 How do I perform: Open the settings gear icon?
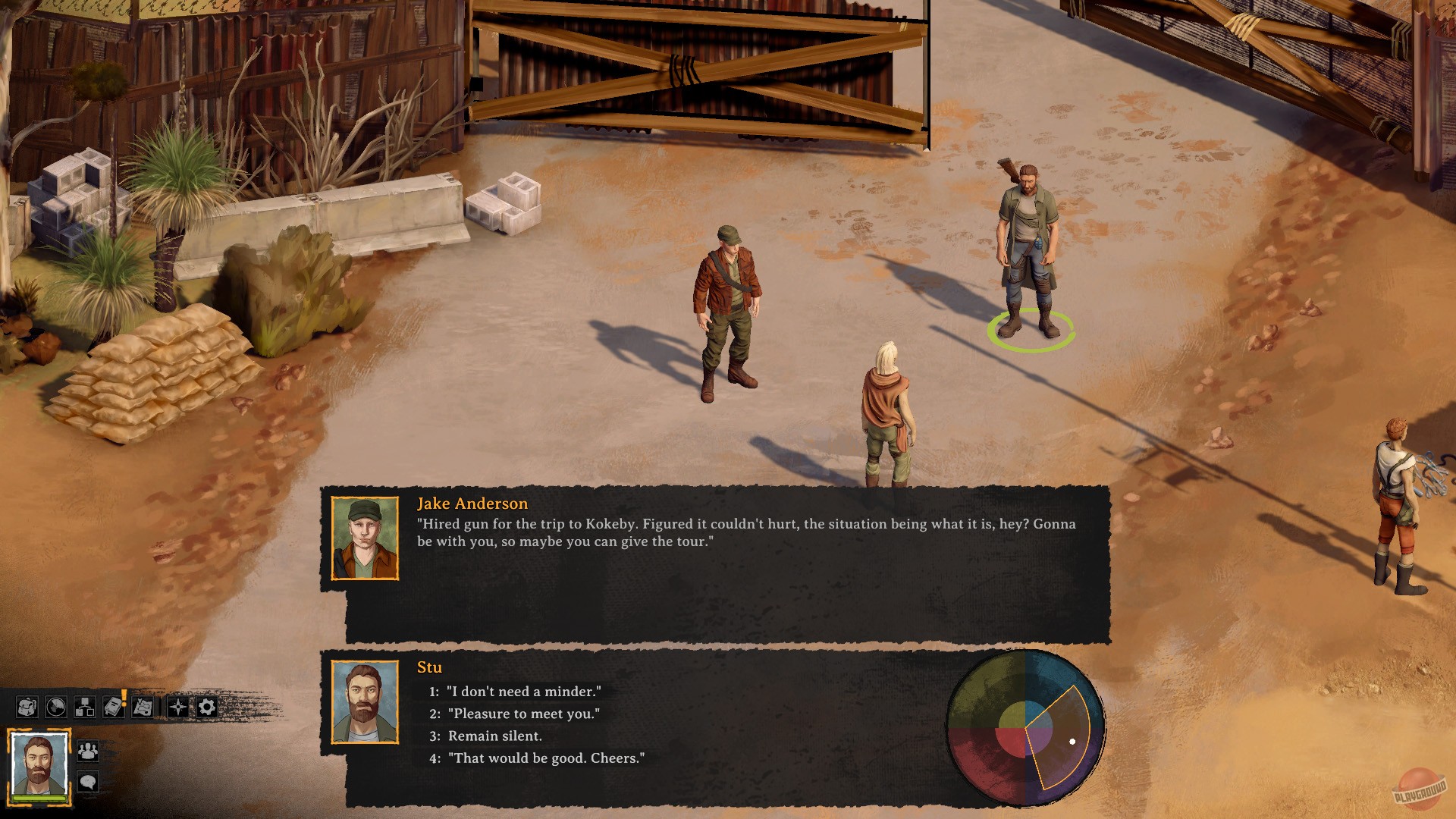[206, 707]
